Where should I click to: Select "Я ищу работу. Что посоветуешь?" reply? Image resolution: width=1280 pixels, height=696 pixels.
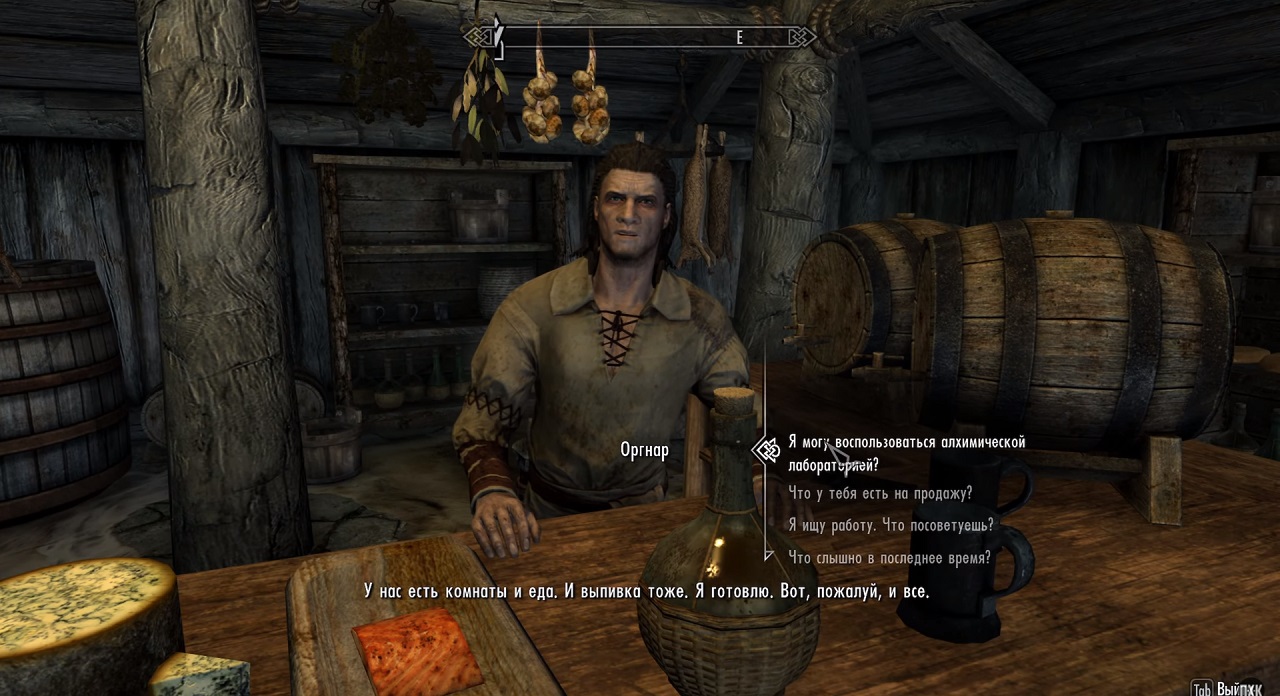(x=890, y=525)
